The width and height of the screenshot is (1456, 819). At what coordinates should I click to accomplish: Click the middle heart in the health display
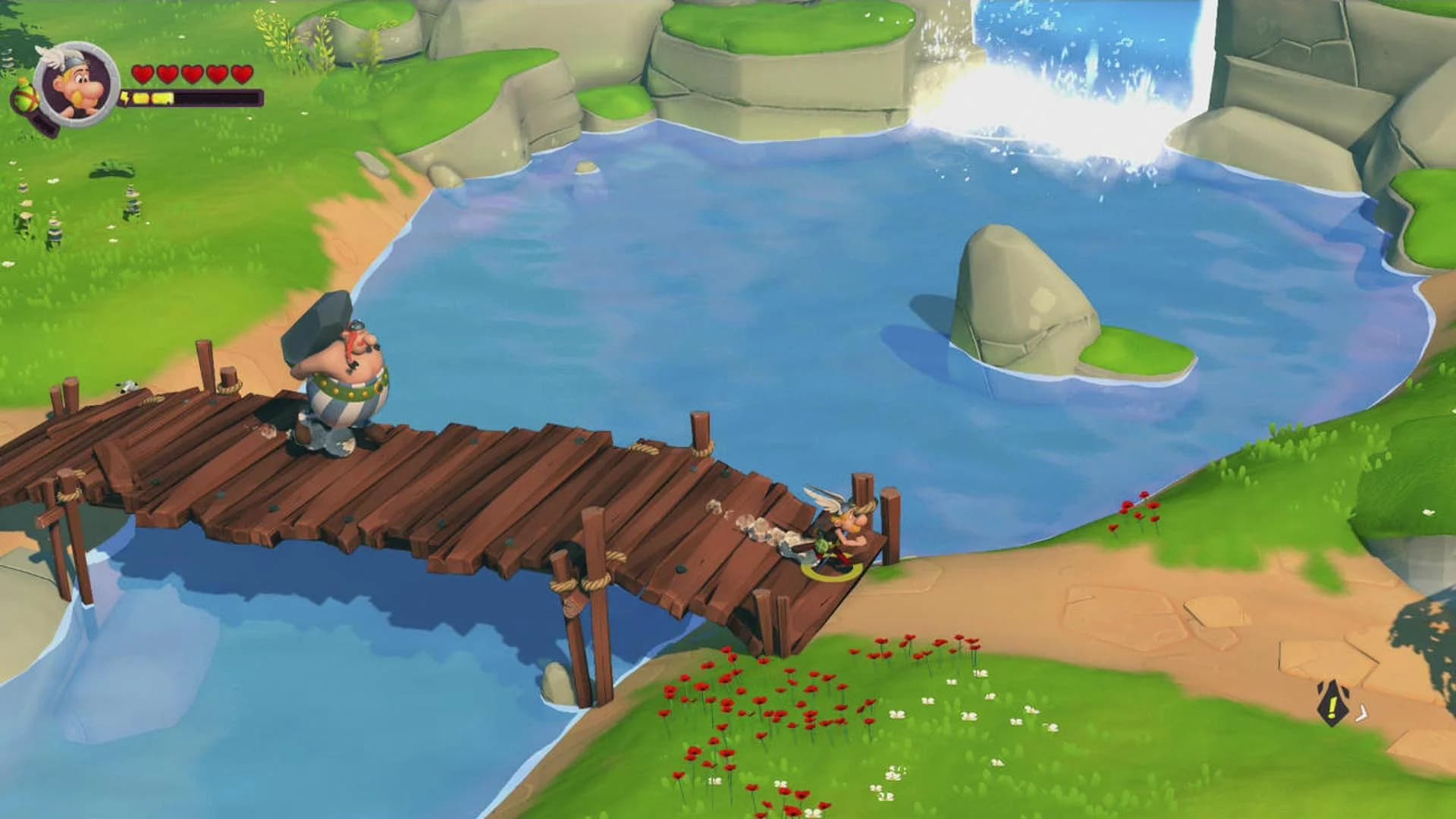191,74
